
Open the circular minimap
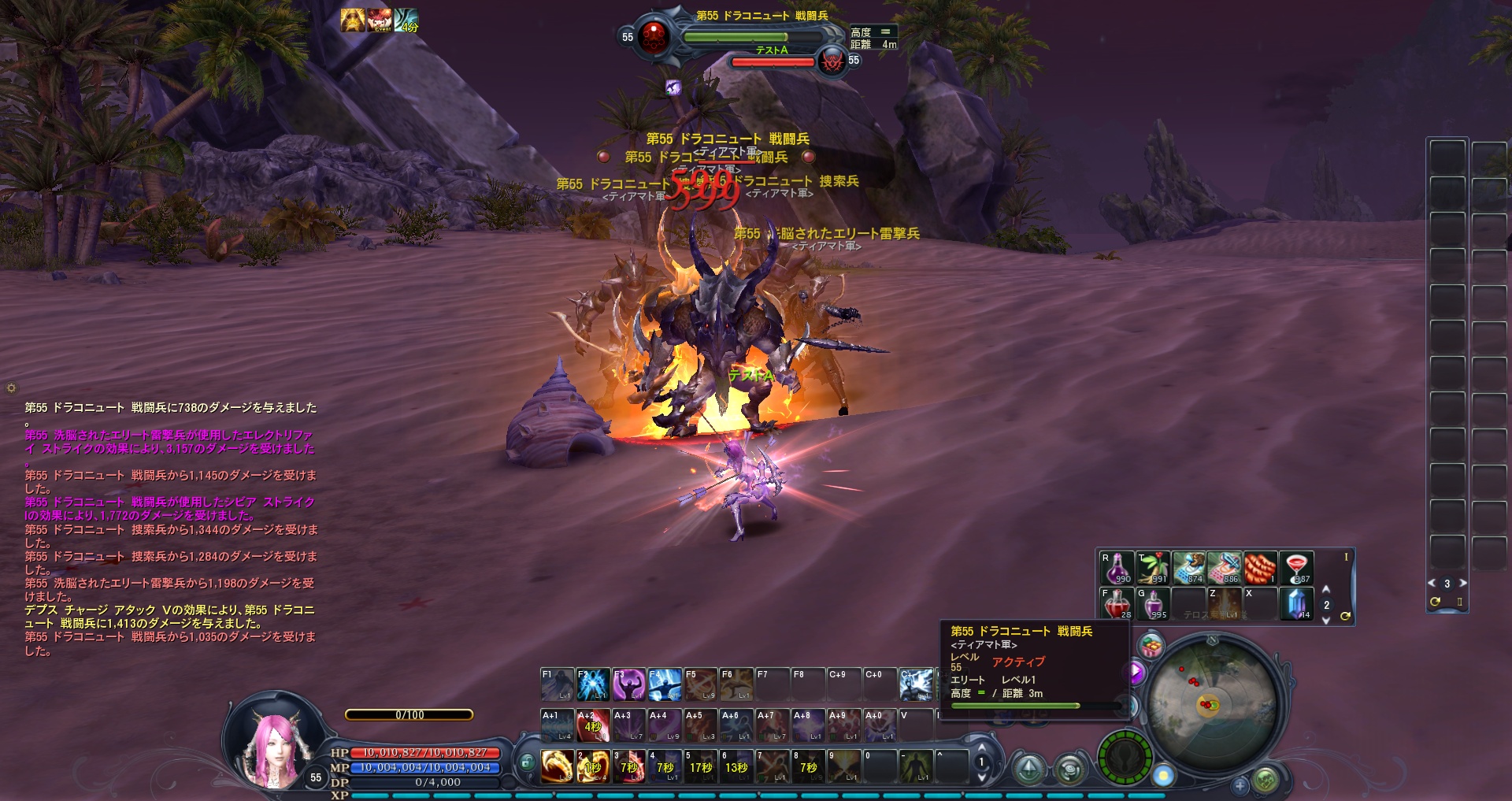1211,703
